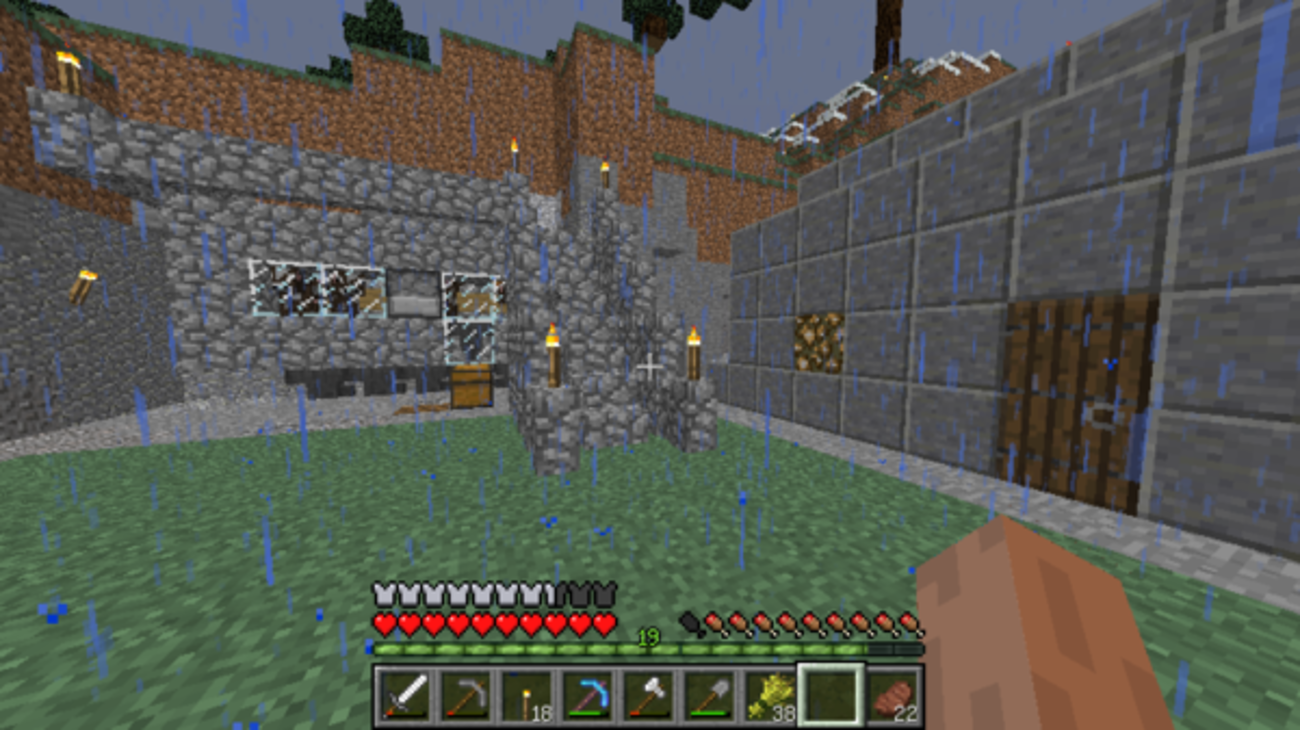Switch to the diamond pickaxe slot

tap(587, 695)
